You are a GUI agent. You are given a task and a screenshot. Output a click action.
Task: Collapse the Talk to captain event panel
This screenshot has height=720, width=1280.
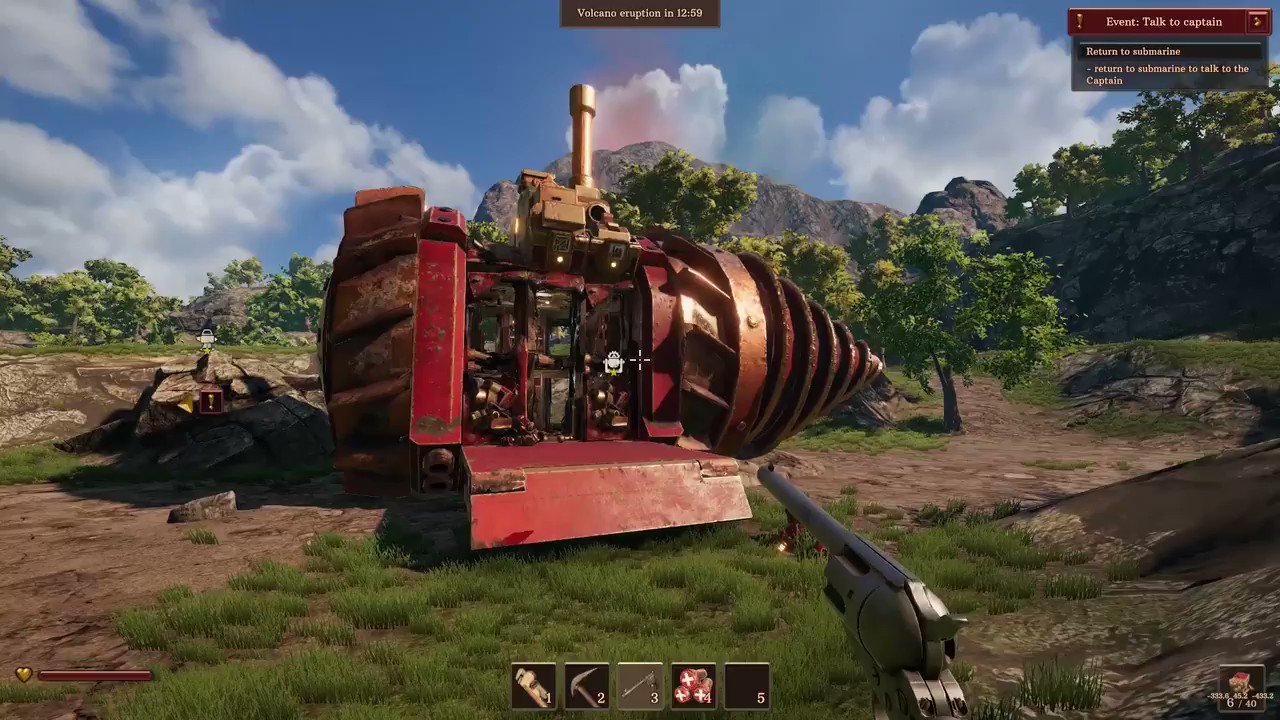pyautogui.click(x=1259, y=21)
